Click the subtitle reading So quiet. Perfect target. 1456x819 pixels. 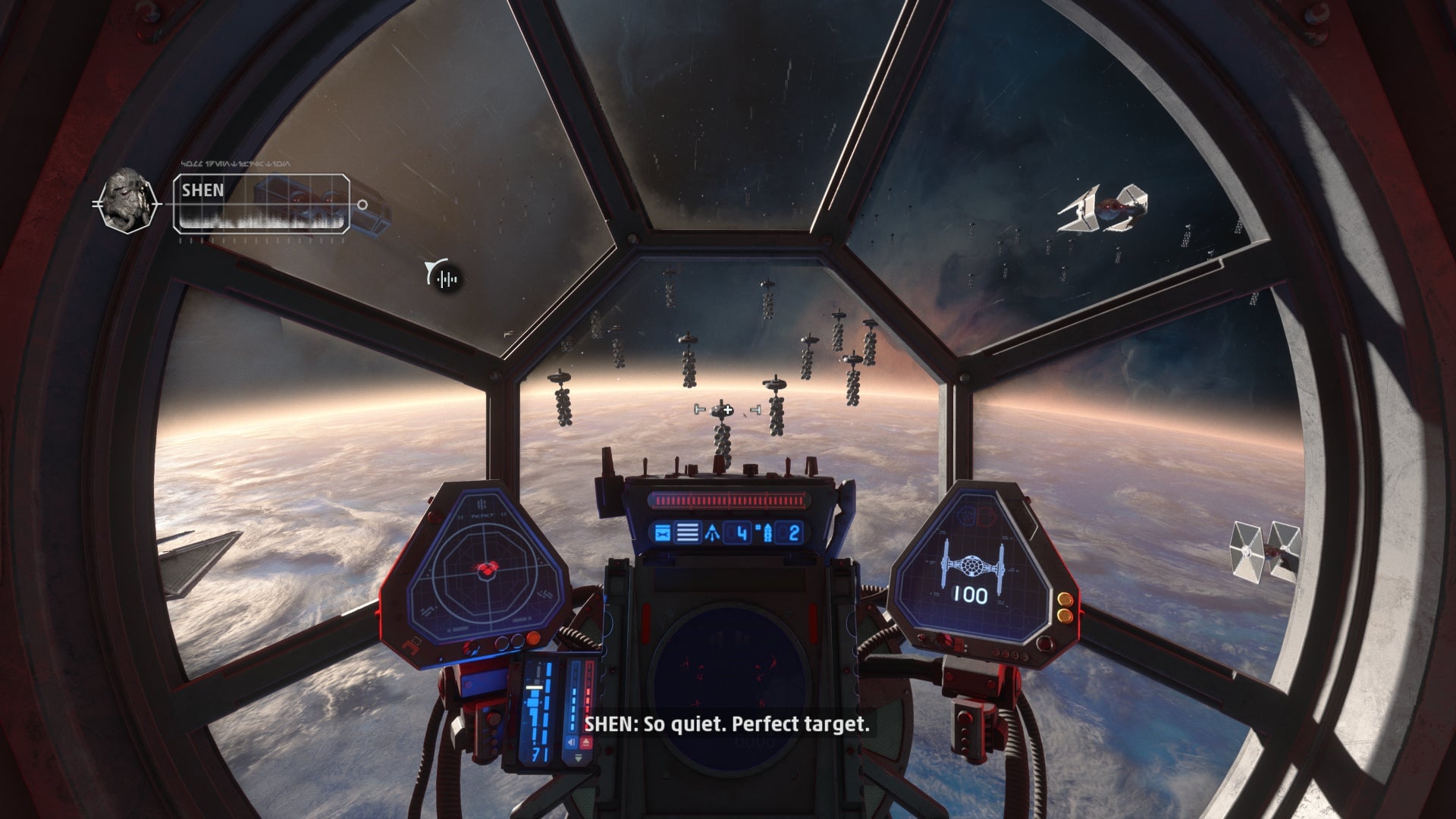pyautogui.click(x=728, y=726)
